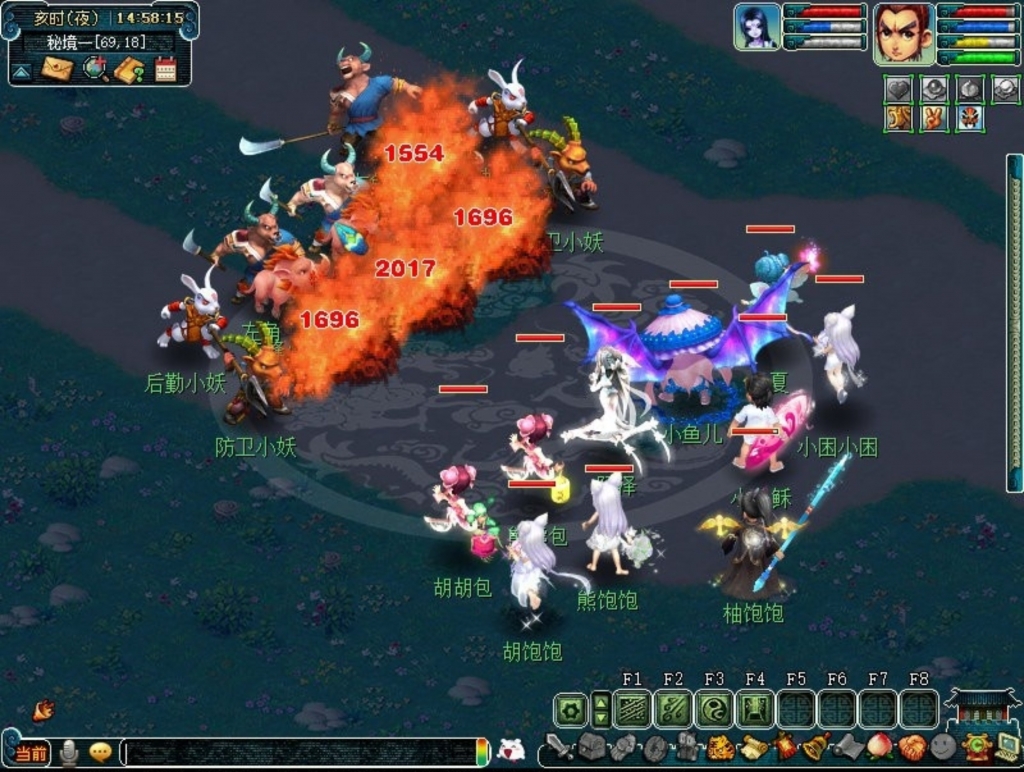Click the red-haired boy character portrait
This screenshot has width=1024, height=772.
[903, 33]
